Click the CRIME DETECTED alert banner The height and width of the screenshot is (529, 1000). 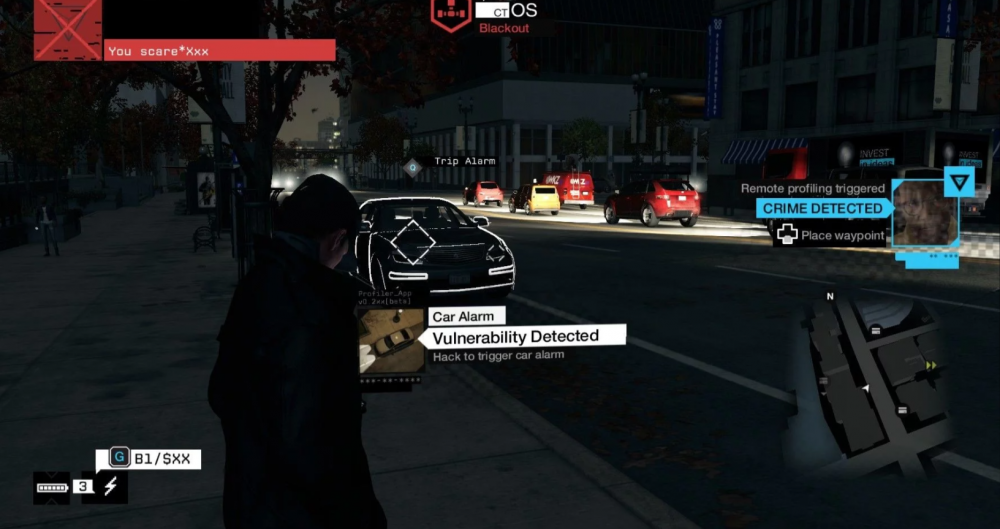pyautogui.click(x=821, y=208)
